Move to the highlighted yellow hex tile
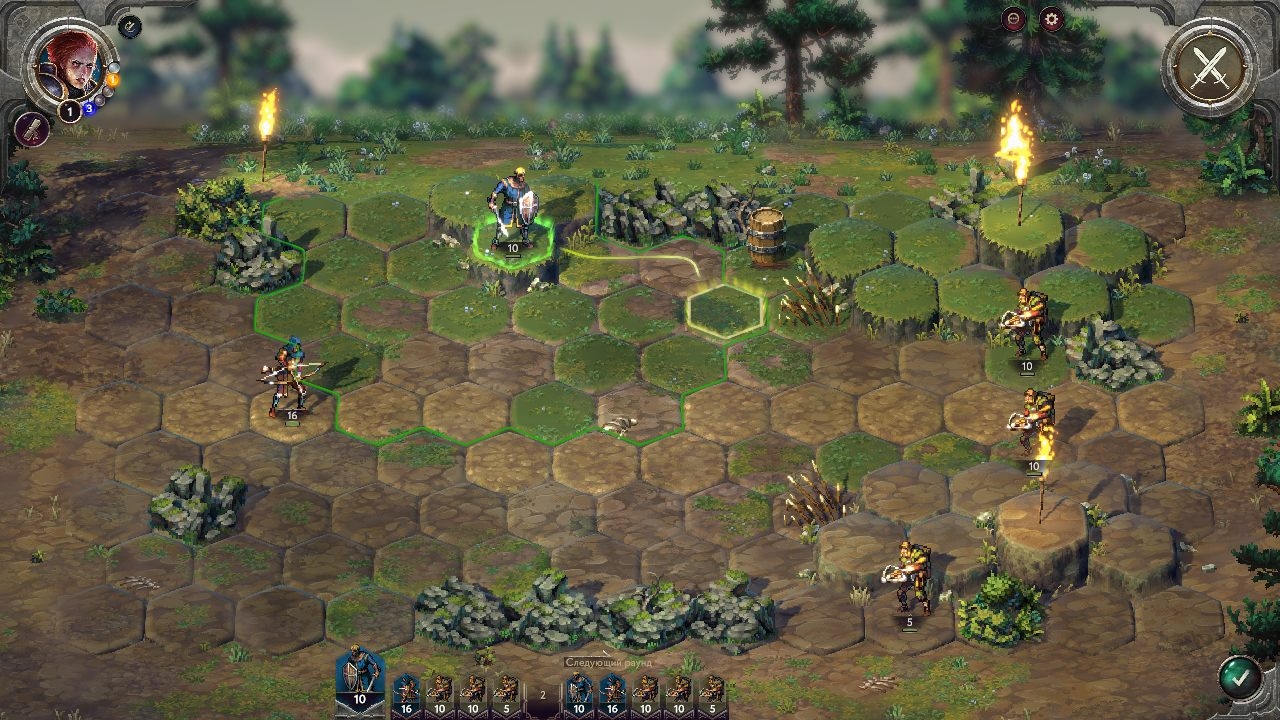 coord(725,311)
